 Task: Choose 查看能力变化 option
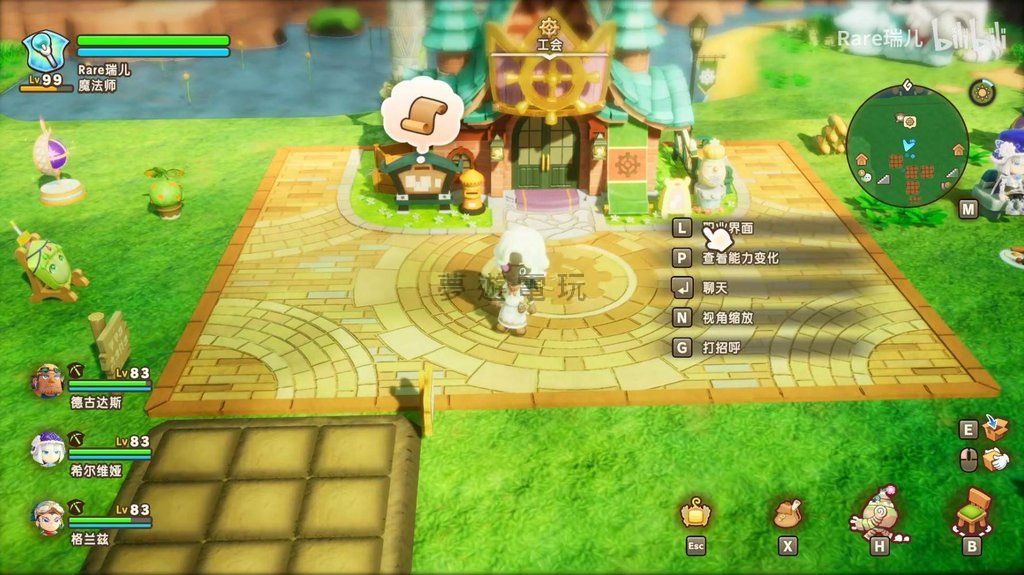[x=739, y=258]
